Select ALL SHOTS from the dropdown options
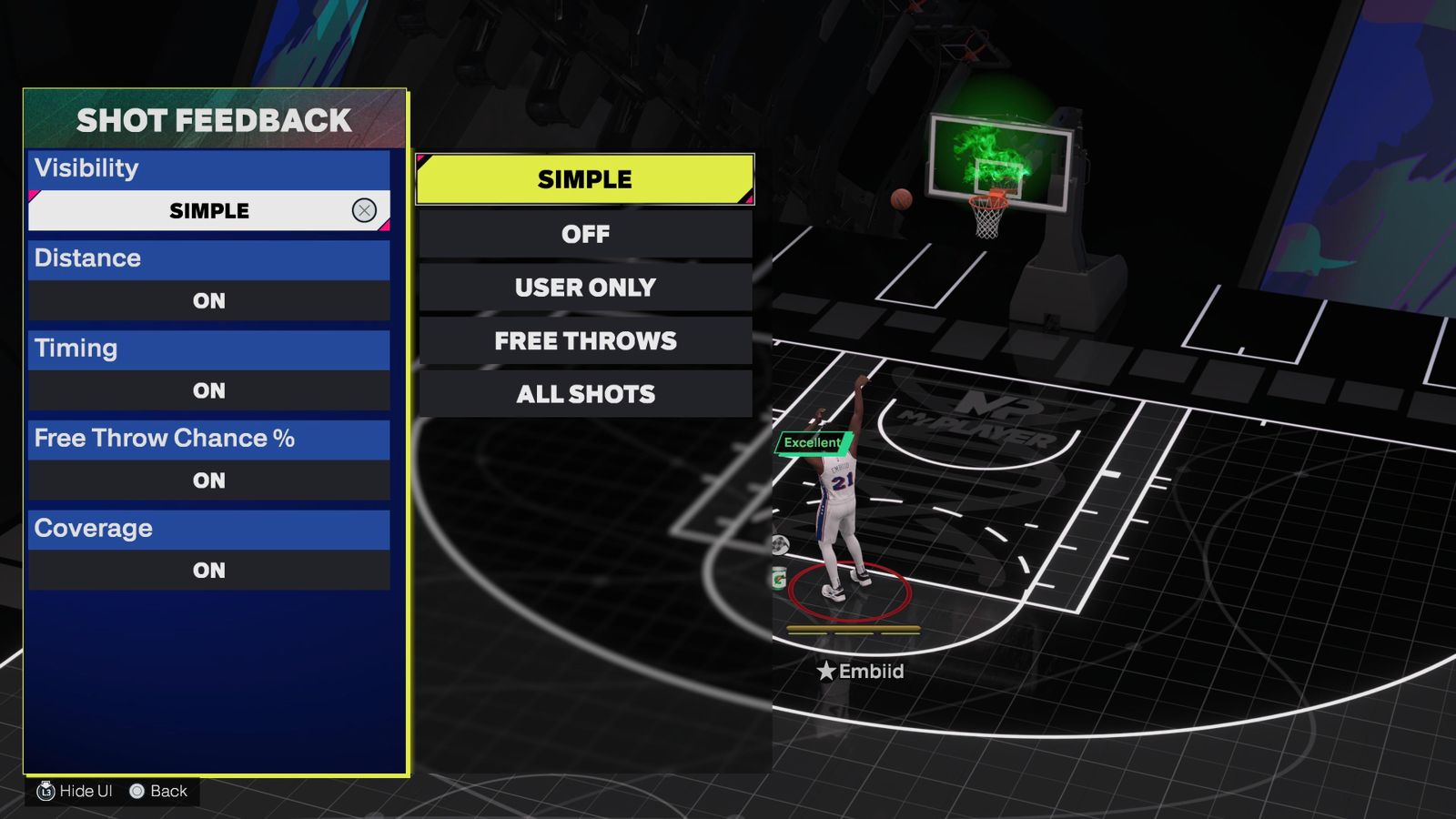 click(584, 394)
